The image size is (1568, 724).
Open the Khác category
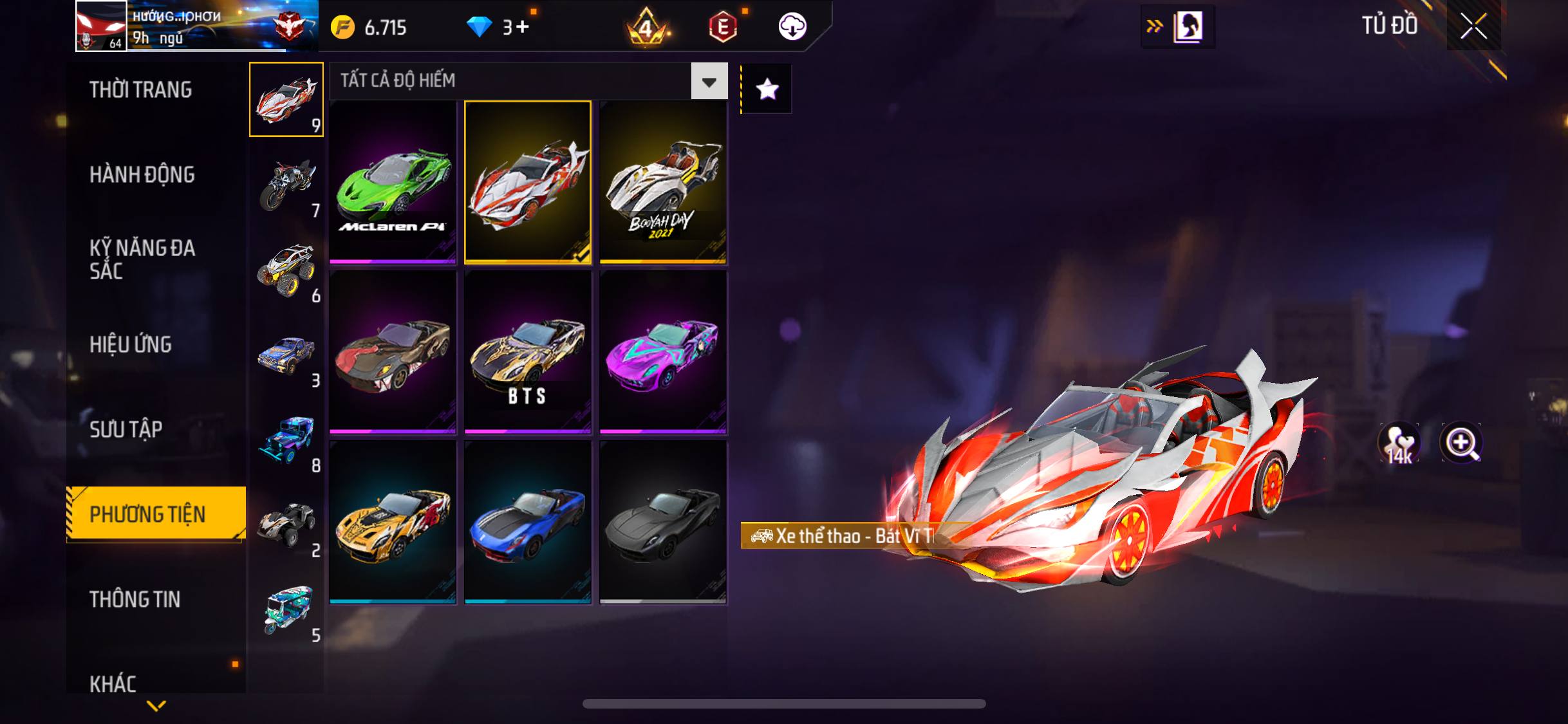(113, 683)
